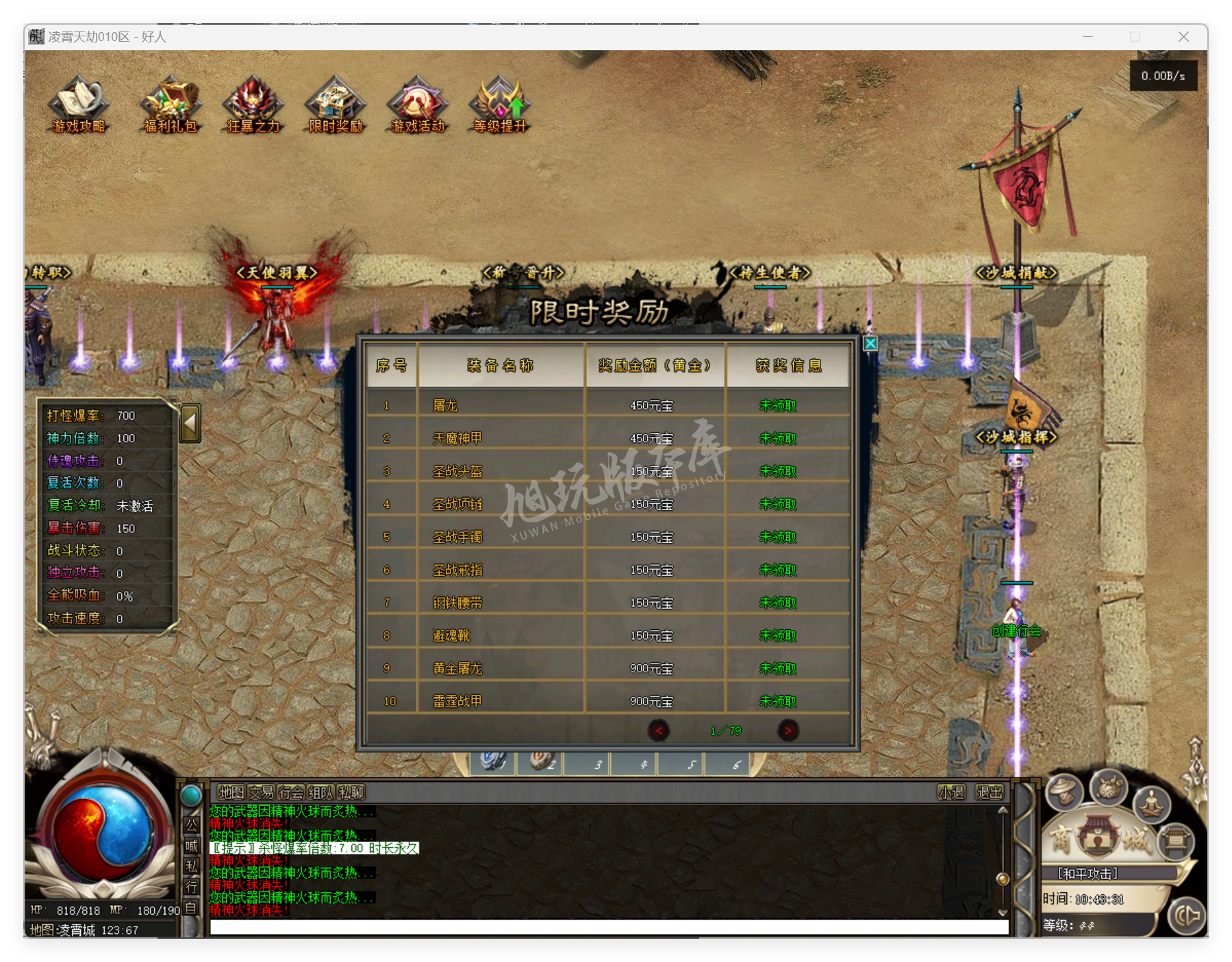Image resolution: width=1232 pixels, height=962 pixels.
Task: Close the game window
Action: click(x=1183, y=37)
